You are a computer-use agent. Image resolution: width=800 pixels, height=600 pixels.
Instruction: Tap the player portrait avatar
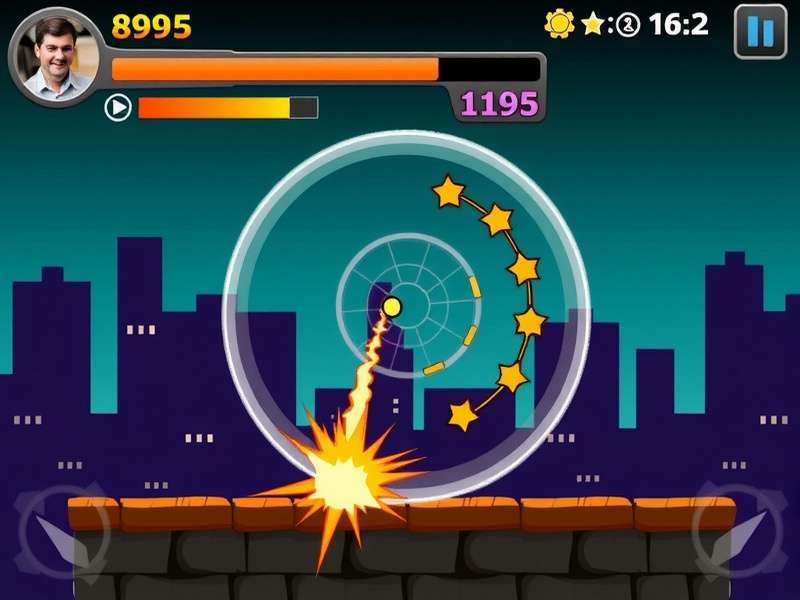pos(57,57)
